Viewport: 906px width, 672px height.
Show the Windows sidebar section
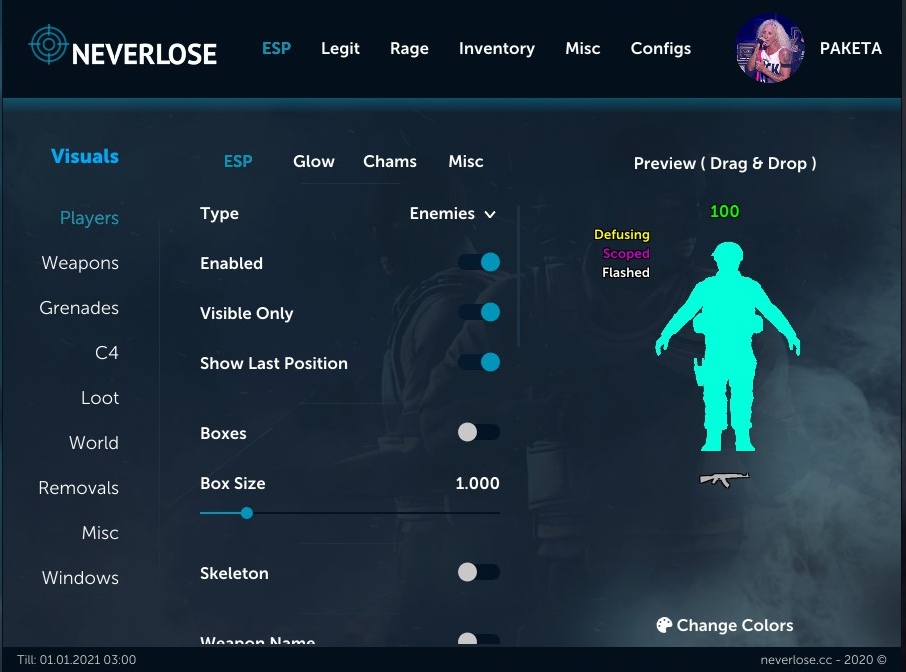click(80, 578)
